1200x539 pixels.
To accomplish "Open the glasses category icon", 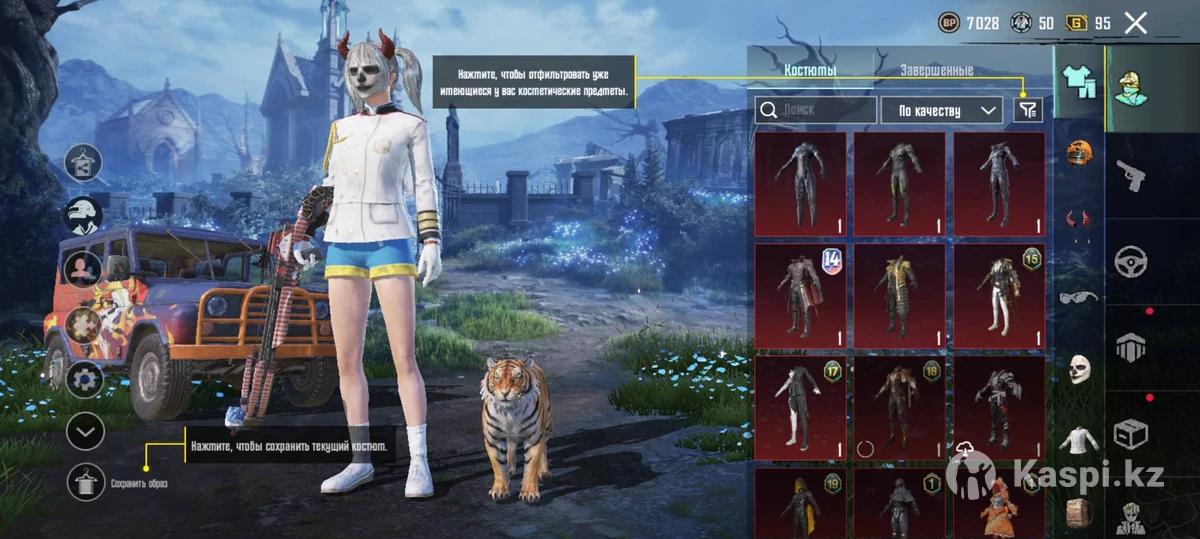I will pos(1078,296).
